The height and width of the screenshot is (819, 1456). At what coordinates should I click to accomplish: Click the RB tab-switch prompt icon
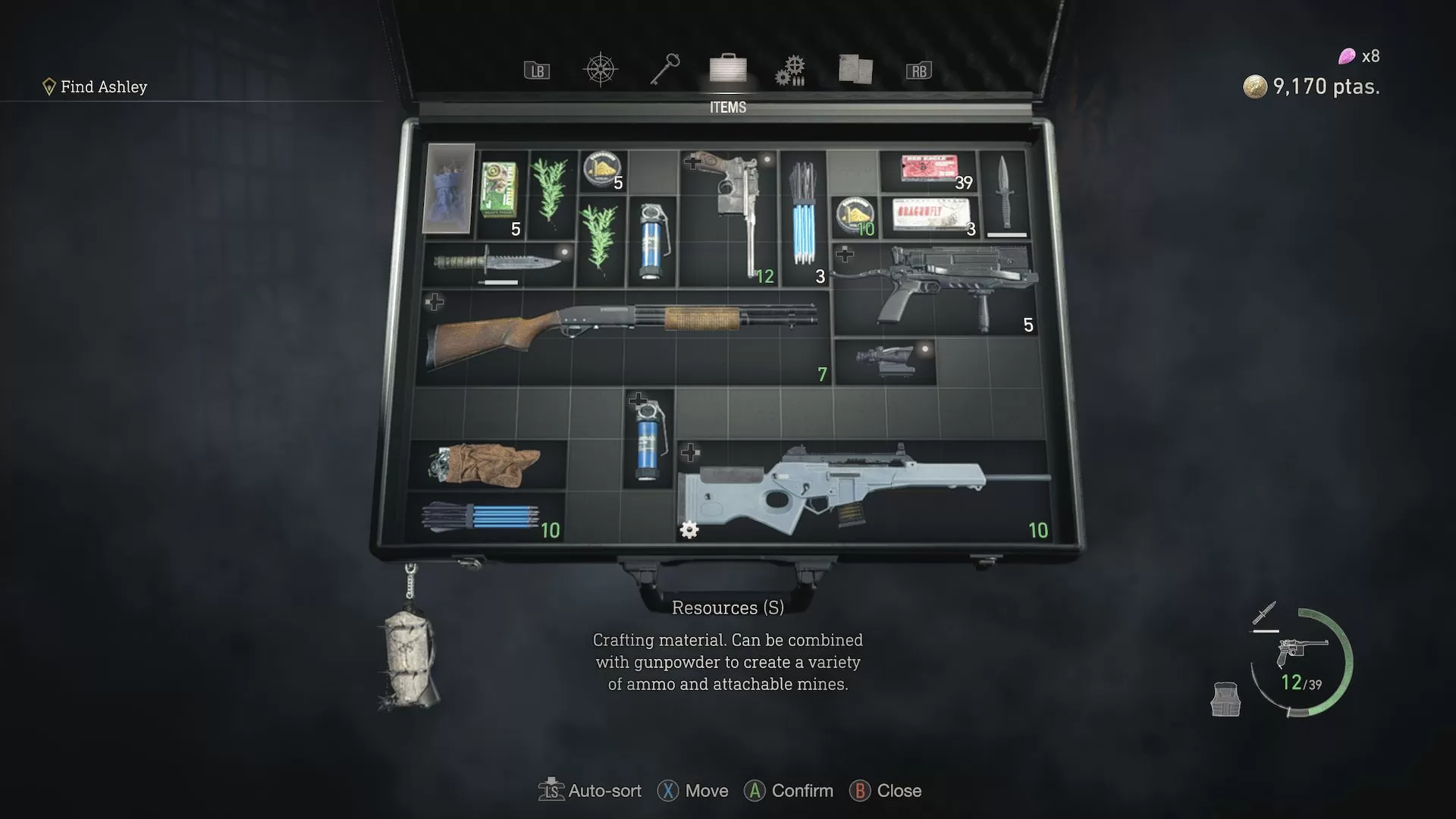[919, 70]
